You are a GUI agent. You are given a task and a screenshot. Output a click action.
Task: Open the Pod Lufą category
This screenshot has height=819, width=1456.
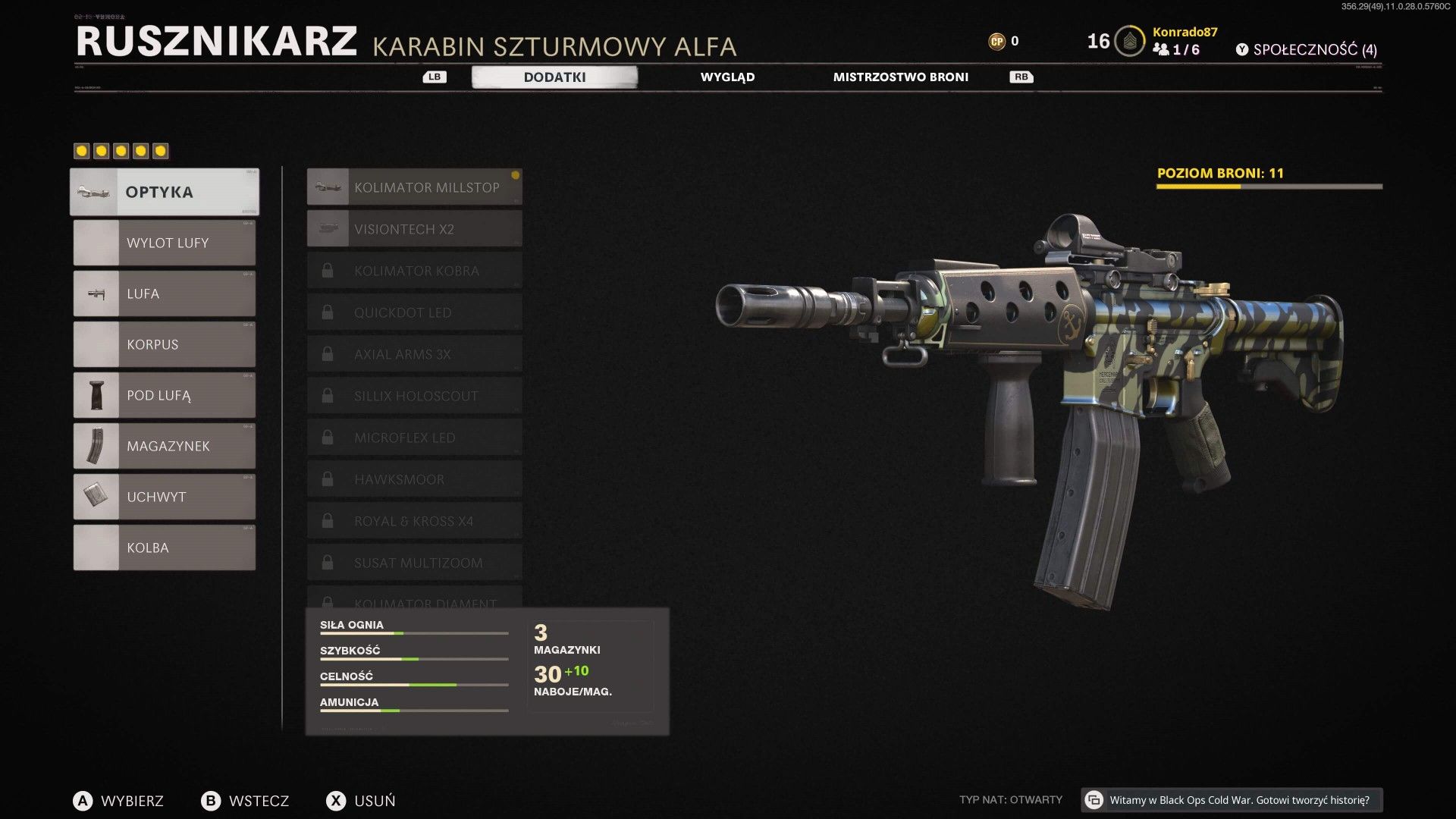[x=165, y=395]
